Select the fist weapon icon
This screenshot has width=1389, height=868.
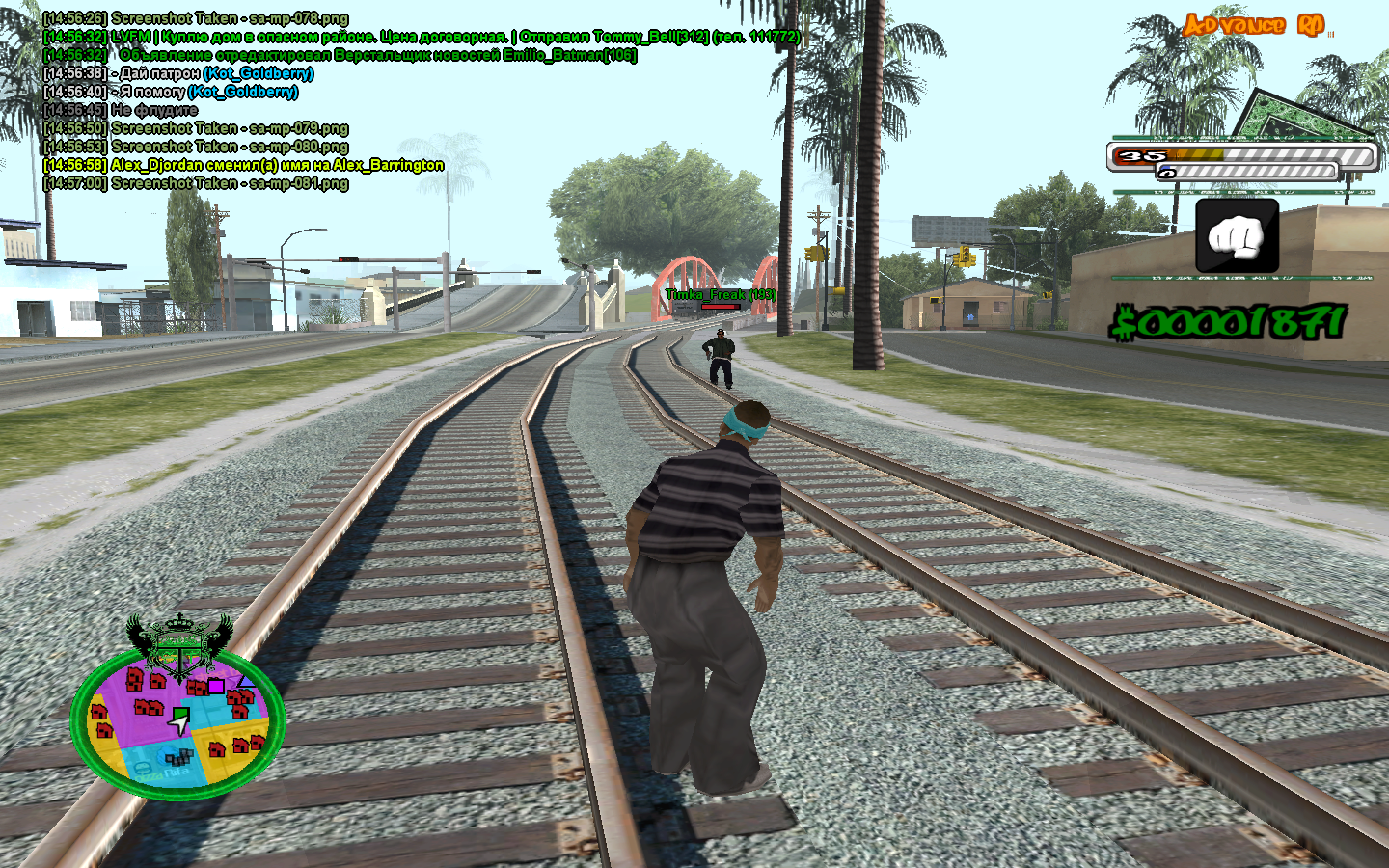1237,236
